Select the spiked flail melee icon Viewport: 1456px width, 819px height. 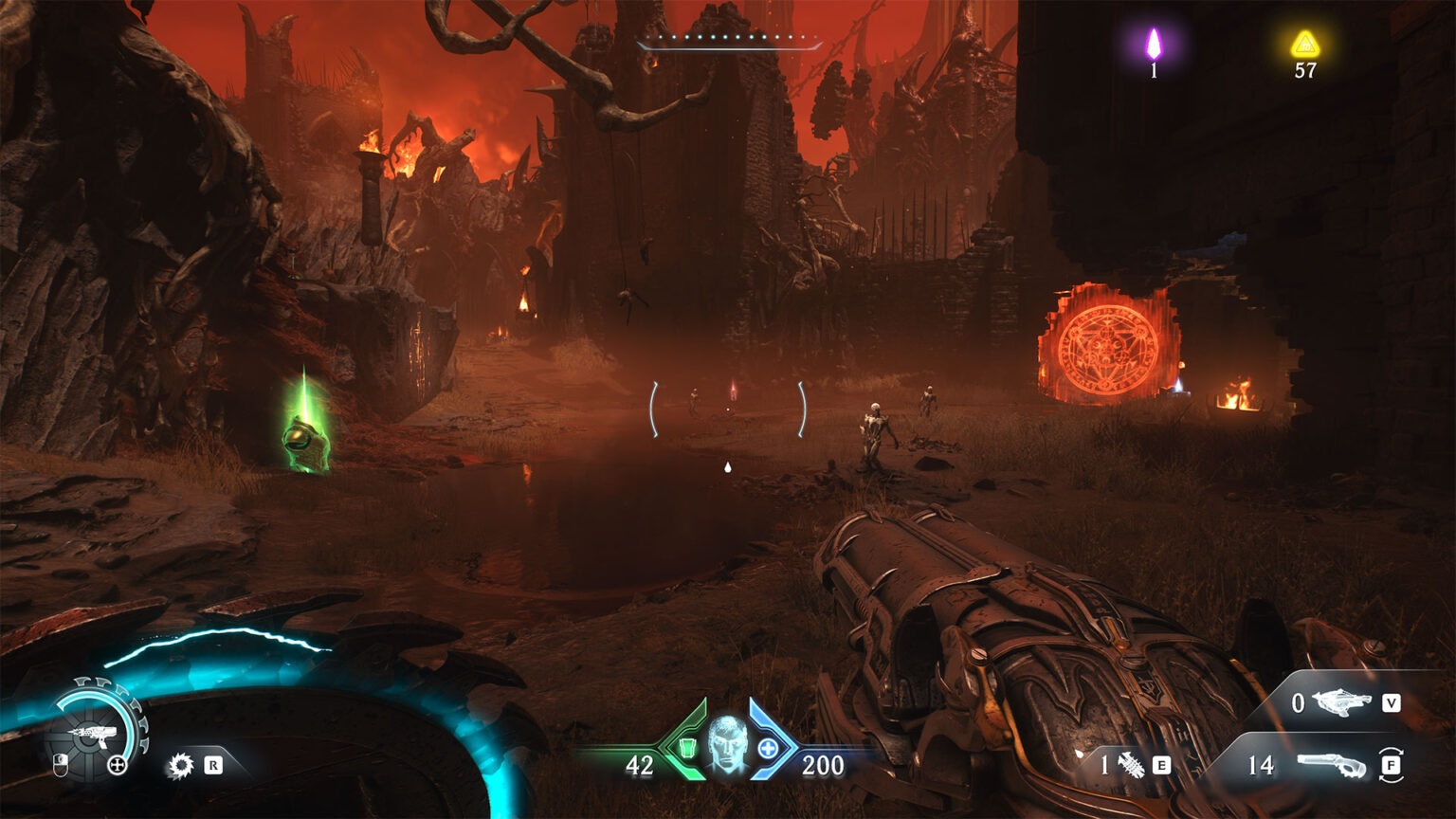coord(1131,765)
